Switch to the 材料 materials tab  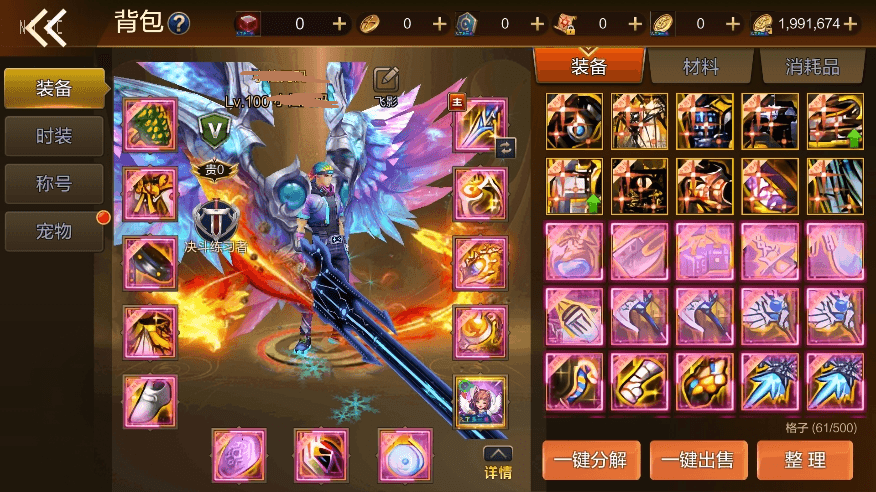pyautogui.click(x=701, y=67)
